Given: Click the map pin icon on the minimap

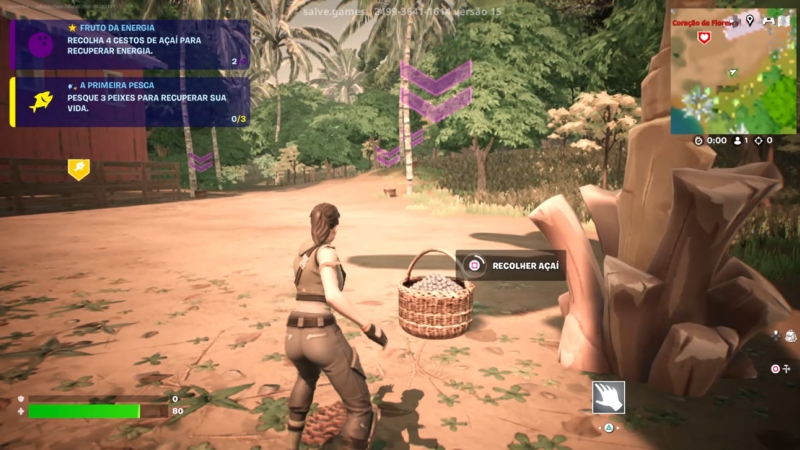Looking at the screenshot, I should pos(750,20).
